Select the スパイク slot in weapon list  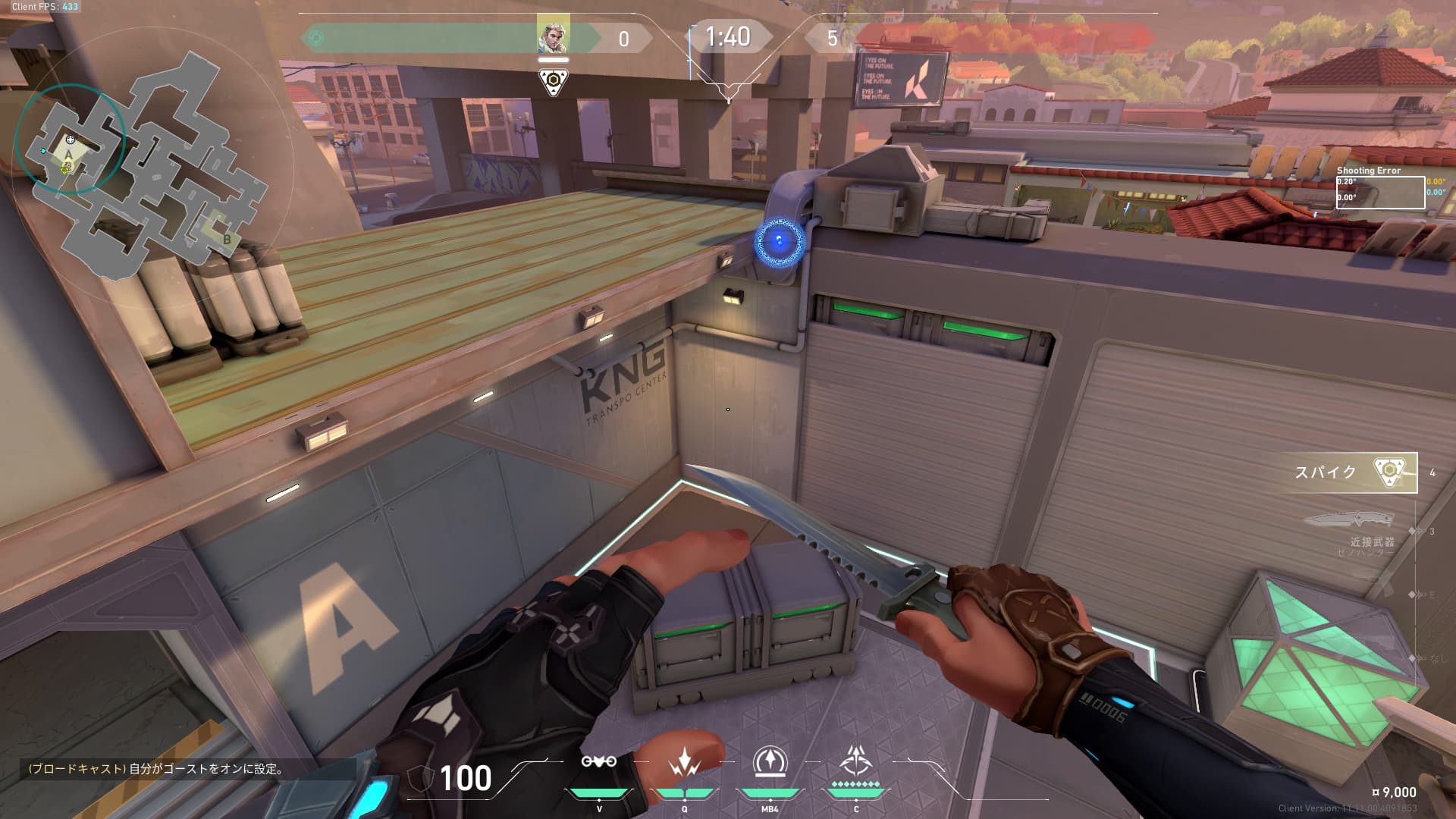[1348, 472]
